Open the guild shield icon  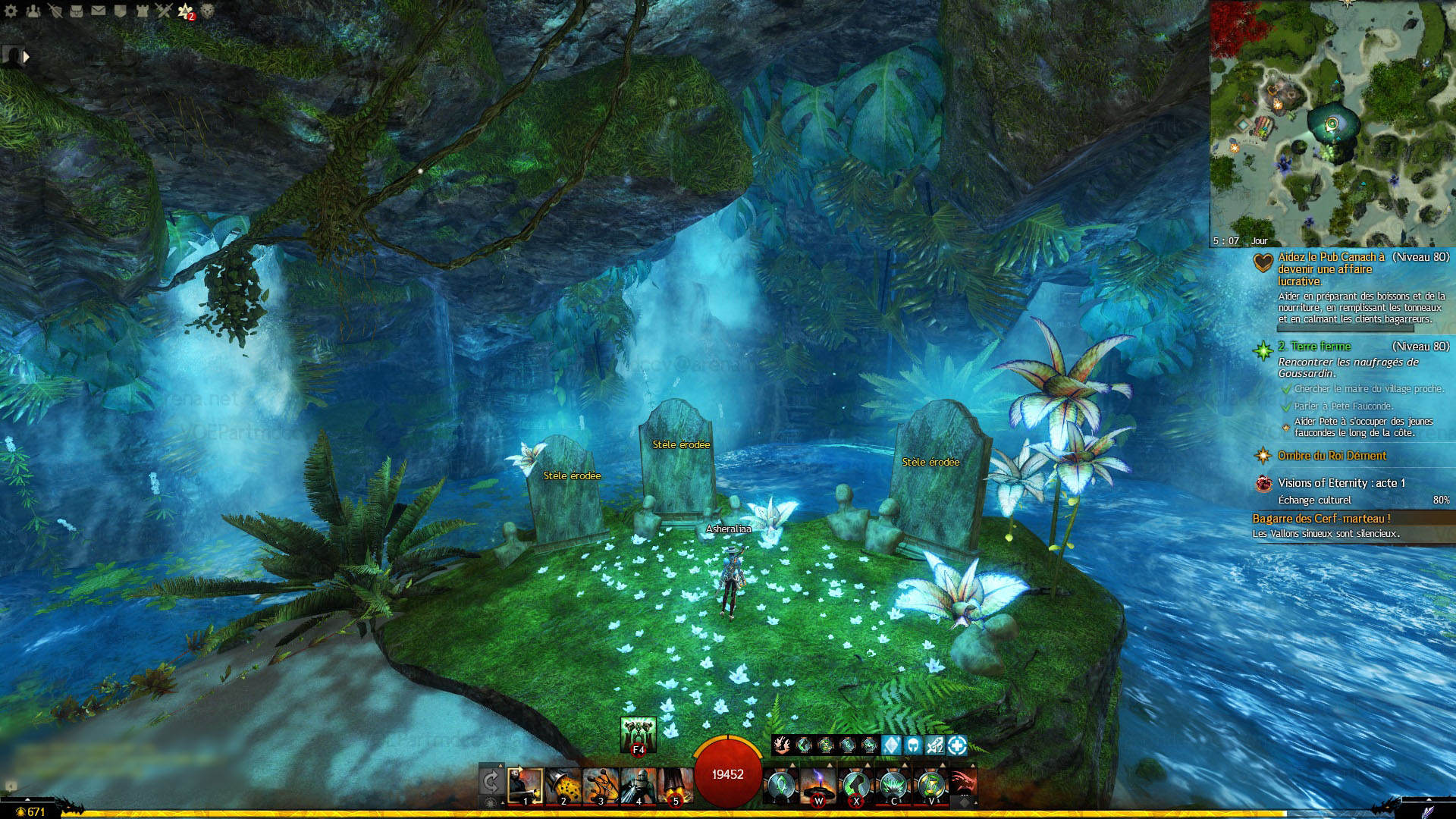point(121,11)
